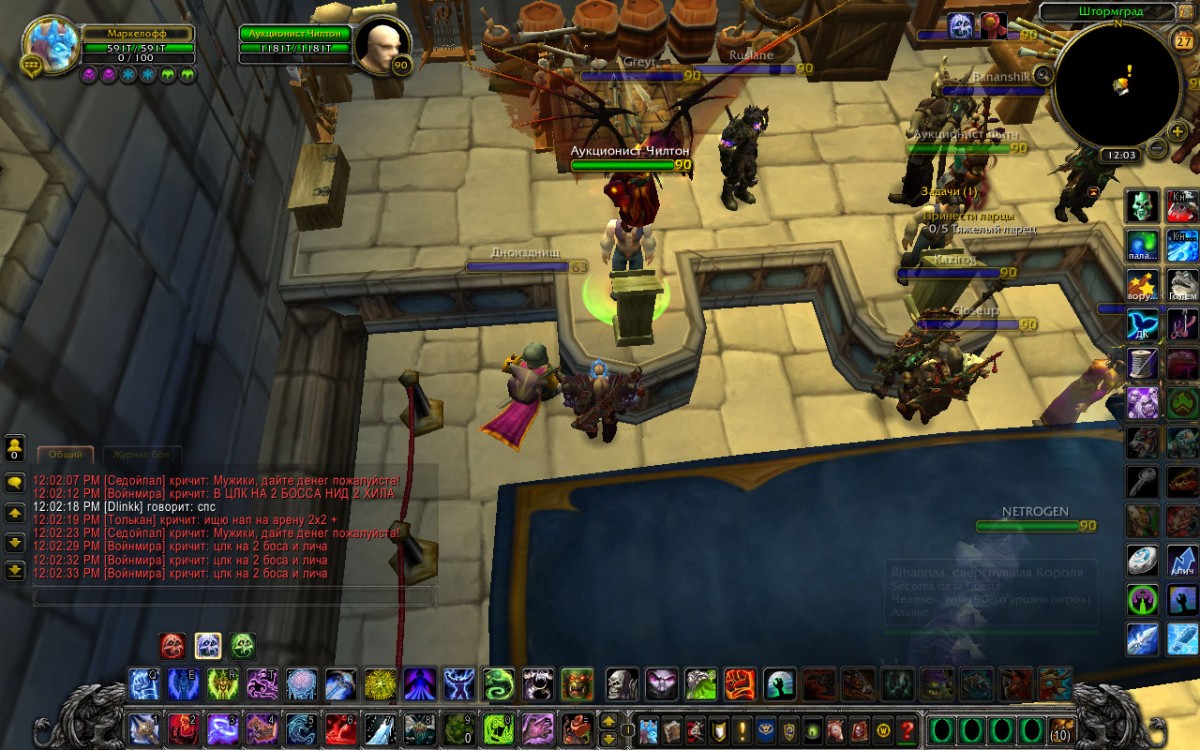Expand the Задачи (1) quest tracker
The width and height of the screenshot is (1200, 750).
pyautogui.click(x=948, y=191)
